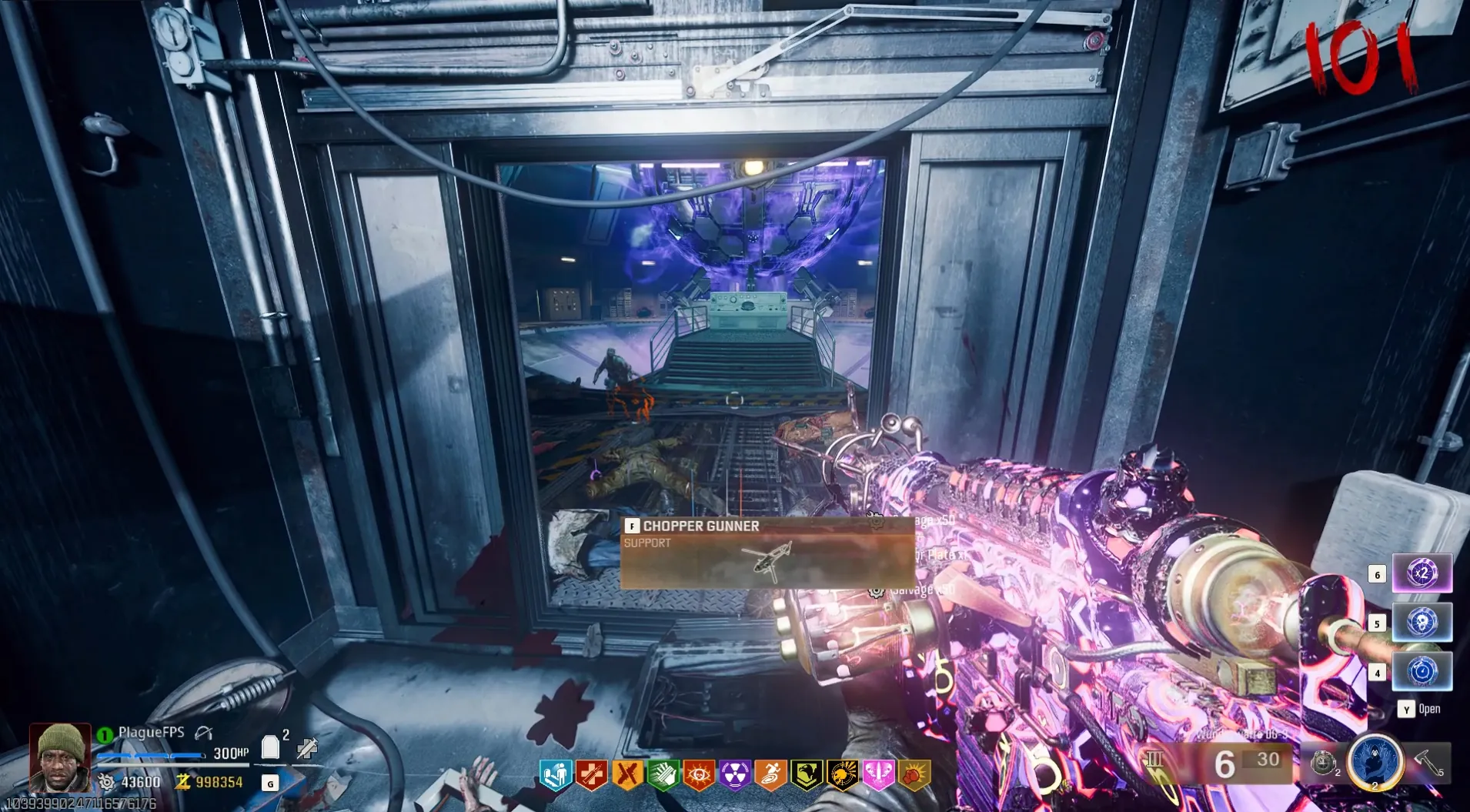This screenshot has width=1470, height=812.
Task: Use the stopwatch GobbleGum slot
Action: (1422, 672)
